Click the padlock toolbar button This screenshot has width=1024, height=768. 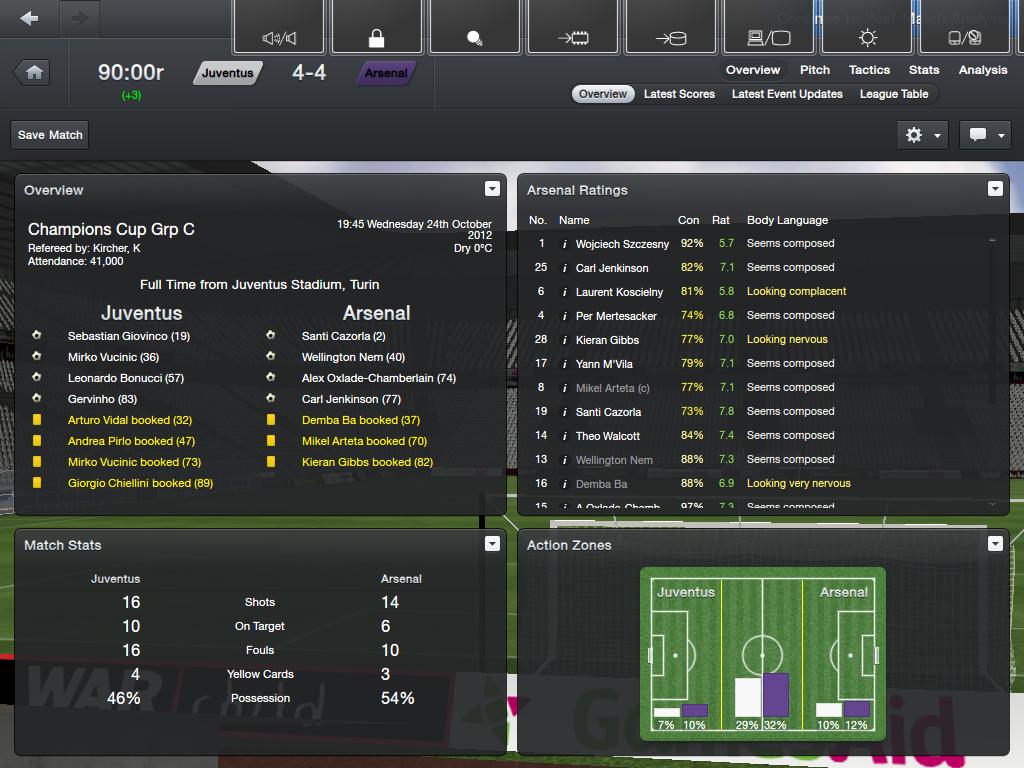(376, 39)
